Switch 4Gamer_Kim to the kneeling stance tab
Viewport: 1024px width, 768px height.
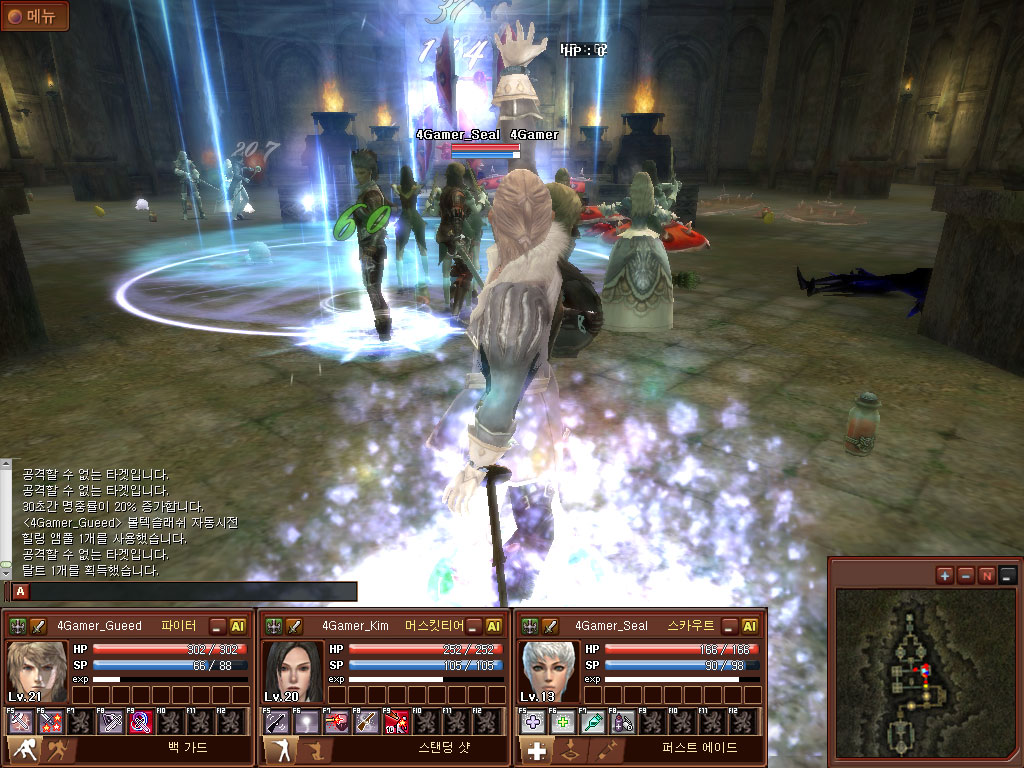[311, 750]
